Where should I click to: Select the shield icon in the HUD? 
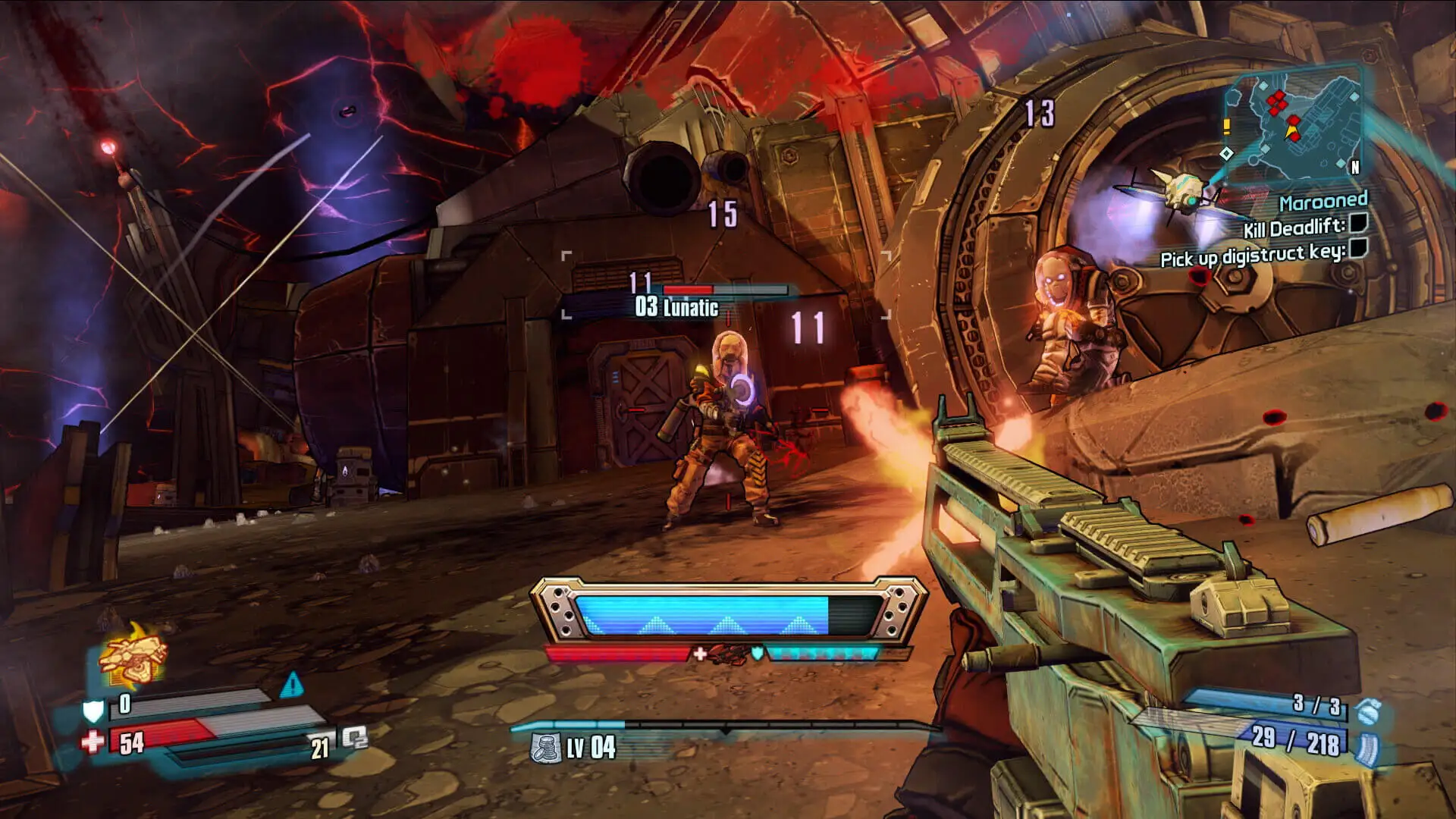(x=93, y=712)
